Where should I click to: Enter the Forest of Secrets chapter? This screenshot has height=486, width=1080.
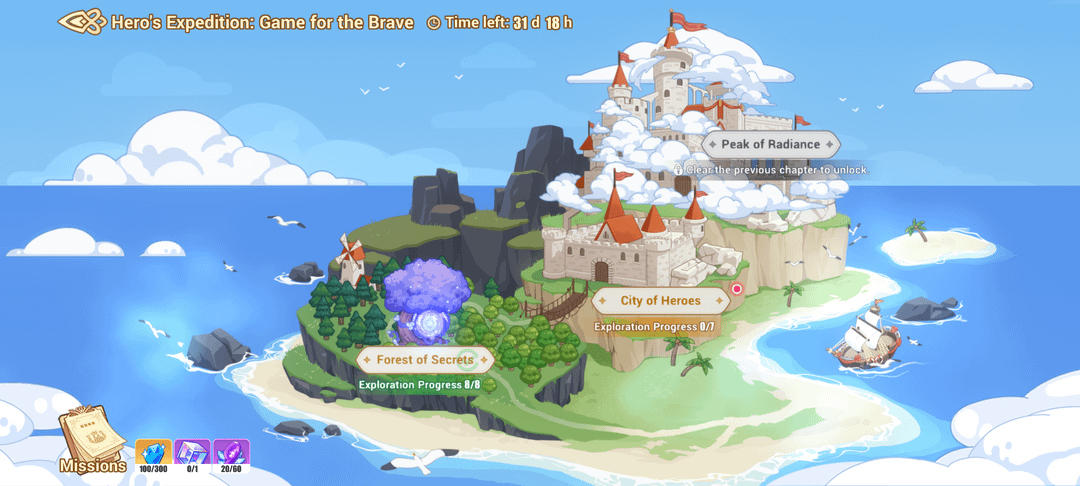pyautogui.click(x=425, y=360)
